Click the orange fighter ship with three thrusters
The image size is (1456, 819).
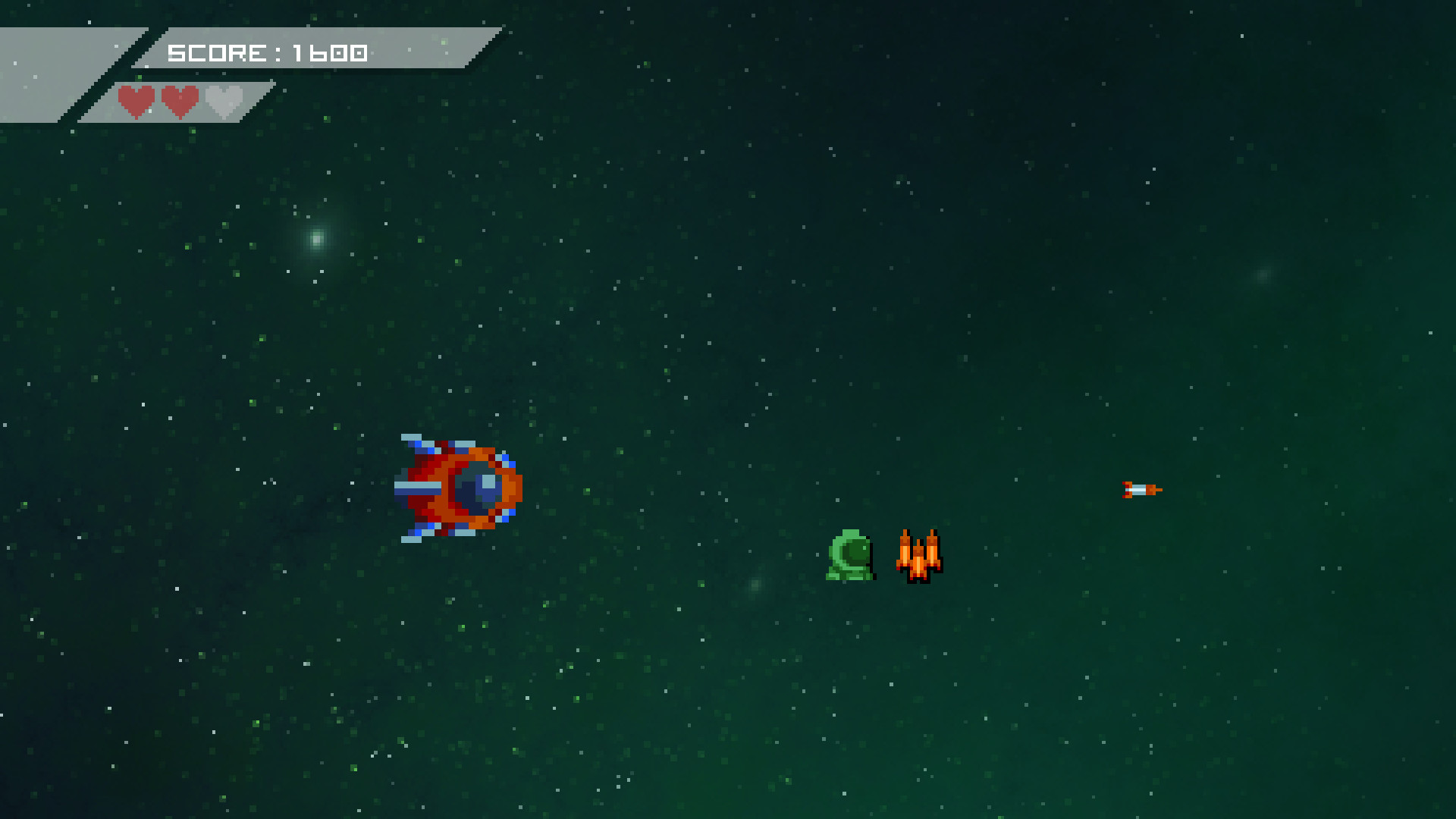pos(920,557)
